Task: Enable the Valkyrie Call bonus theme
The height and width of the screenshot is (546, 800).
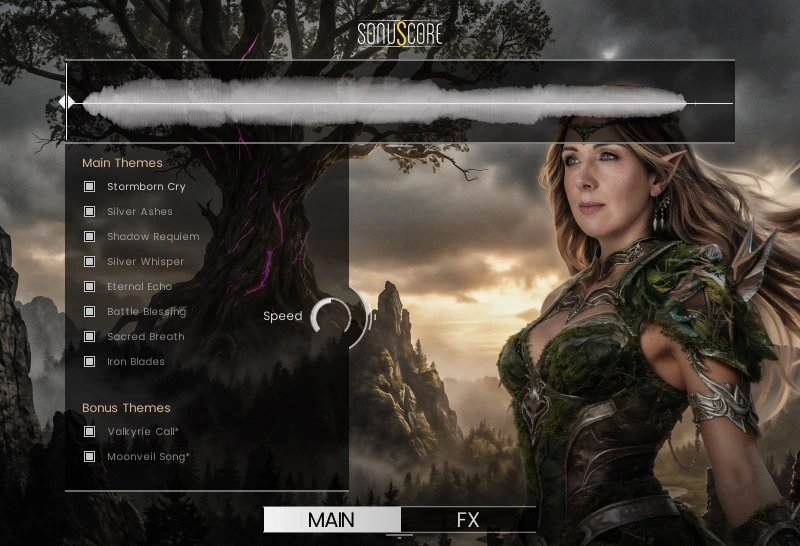Action: pyautogui.click(x=89, y=432)
